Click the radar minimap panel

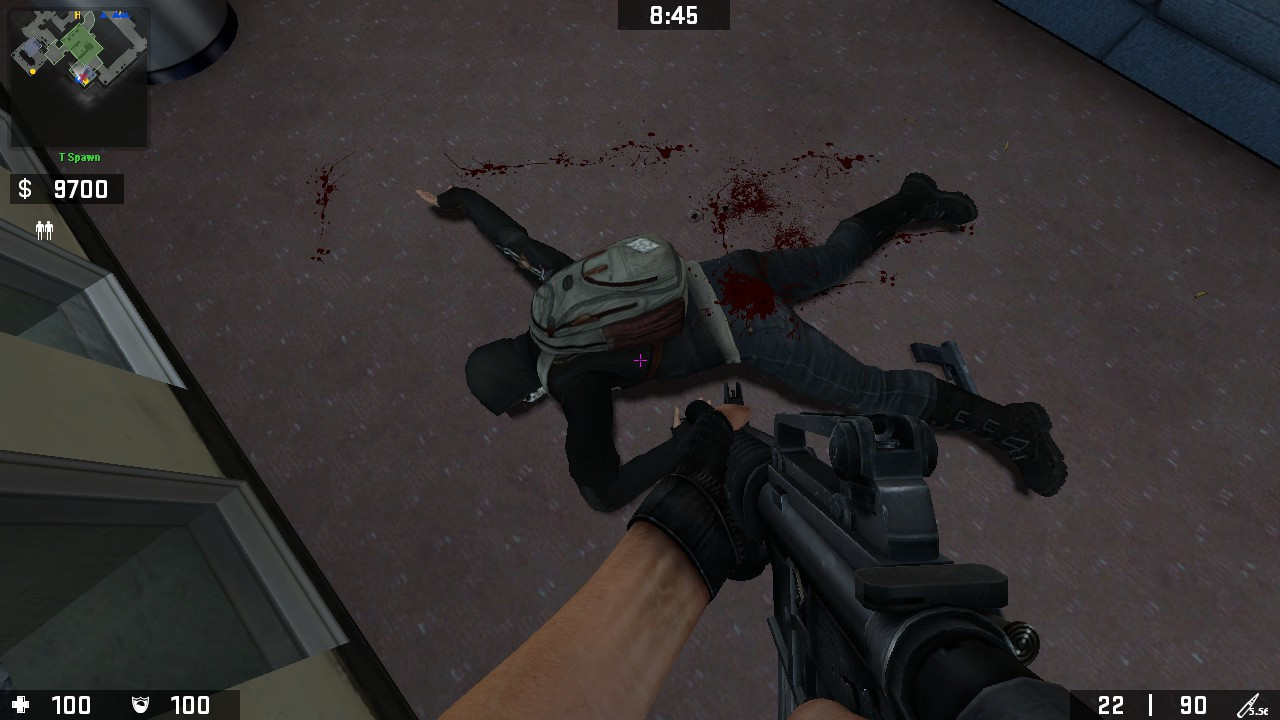(78, 75)
